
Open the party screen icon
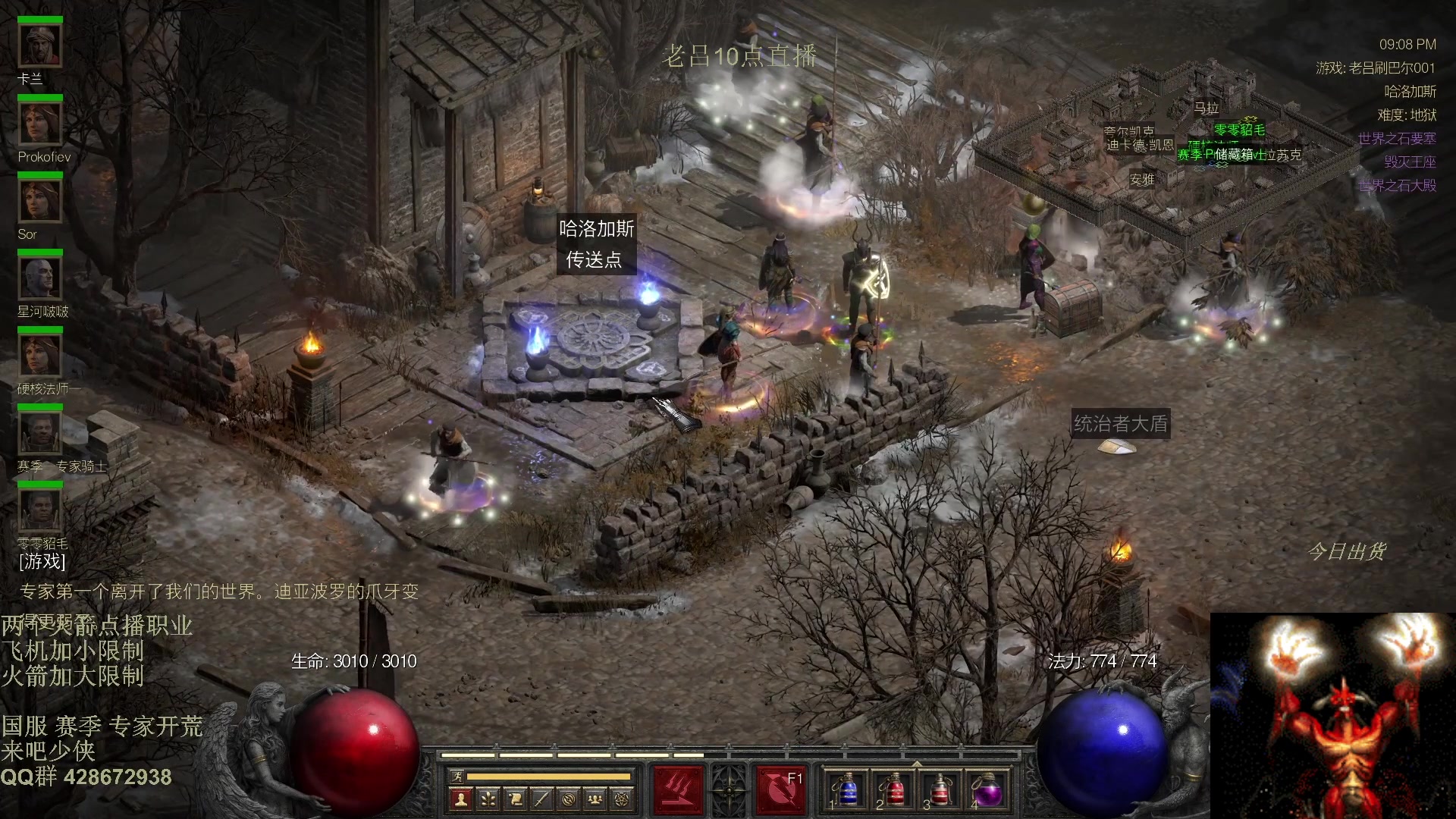tap(595, 799)
